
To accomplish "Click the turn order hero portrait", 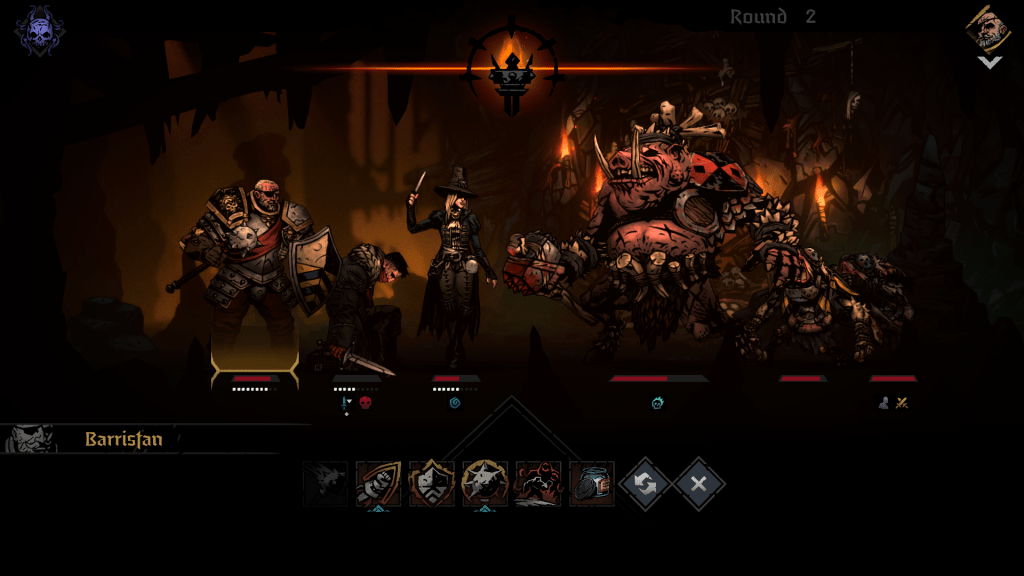I will 988,29.
